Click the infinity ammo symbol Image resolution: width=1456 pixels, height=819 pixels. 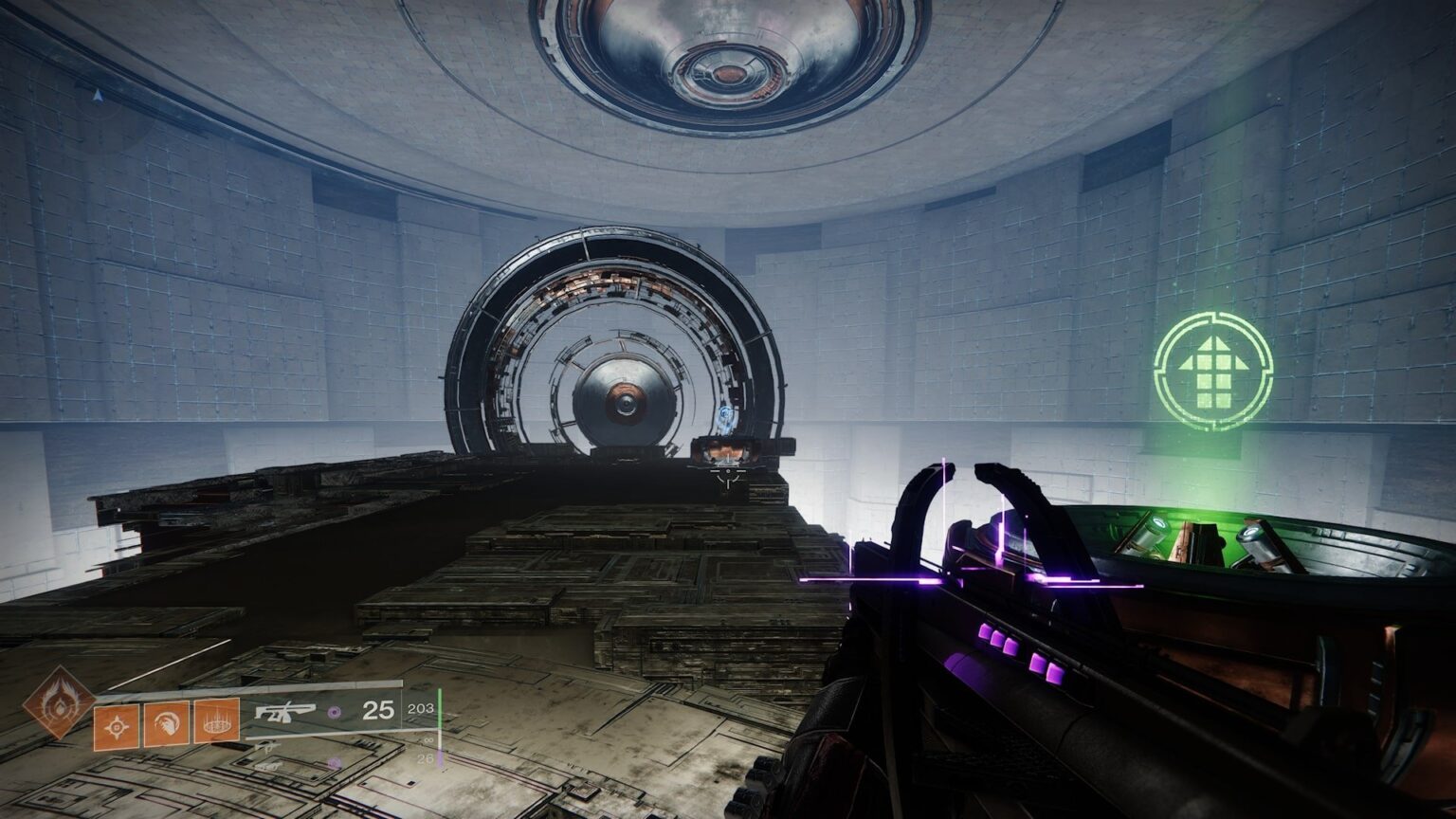[x=428, y=740]
